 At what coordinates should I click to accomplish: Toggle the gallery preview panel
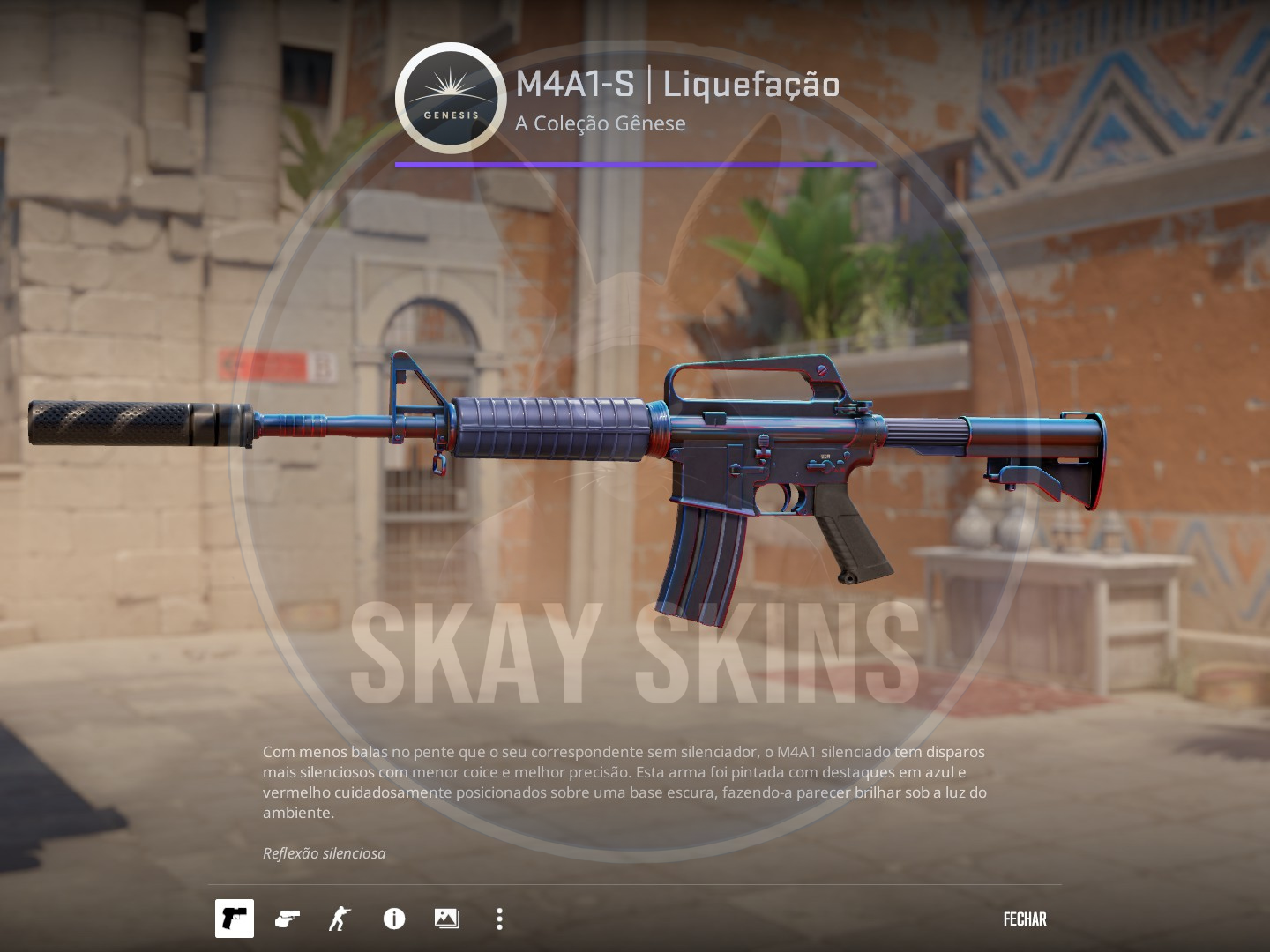[446, 919]
